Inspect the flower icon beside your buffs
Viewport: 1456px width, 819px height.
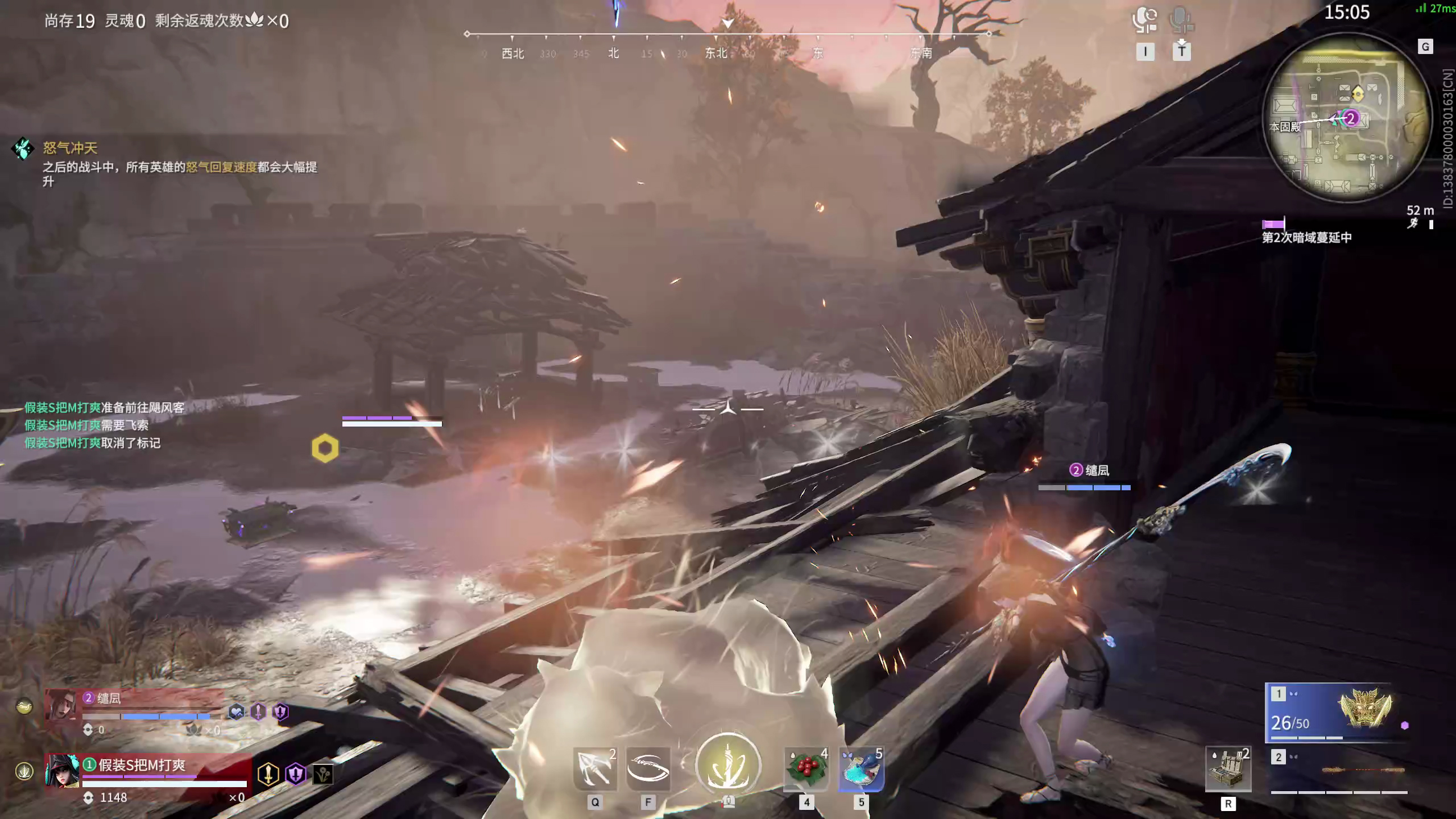[x=323, y=773]
